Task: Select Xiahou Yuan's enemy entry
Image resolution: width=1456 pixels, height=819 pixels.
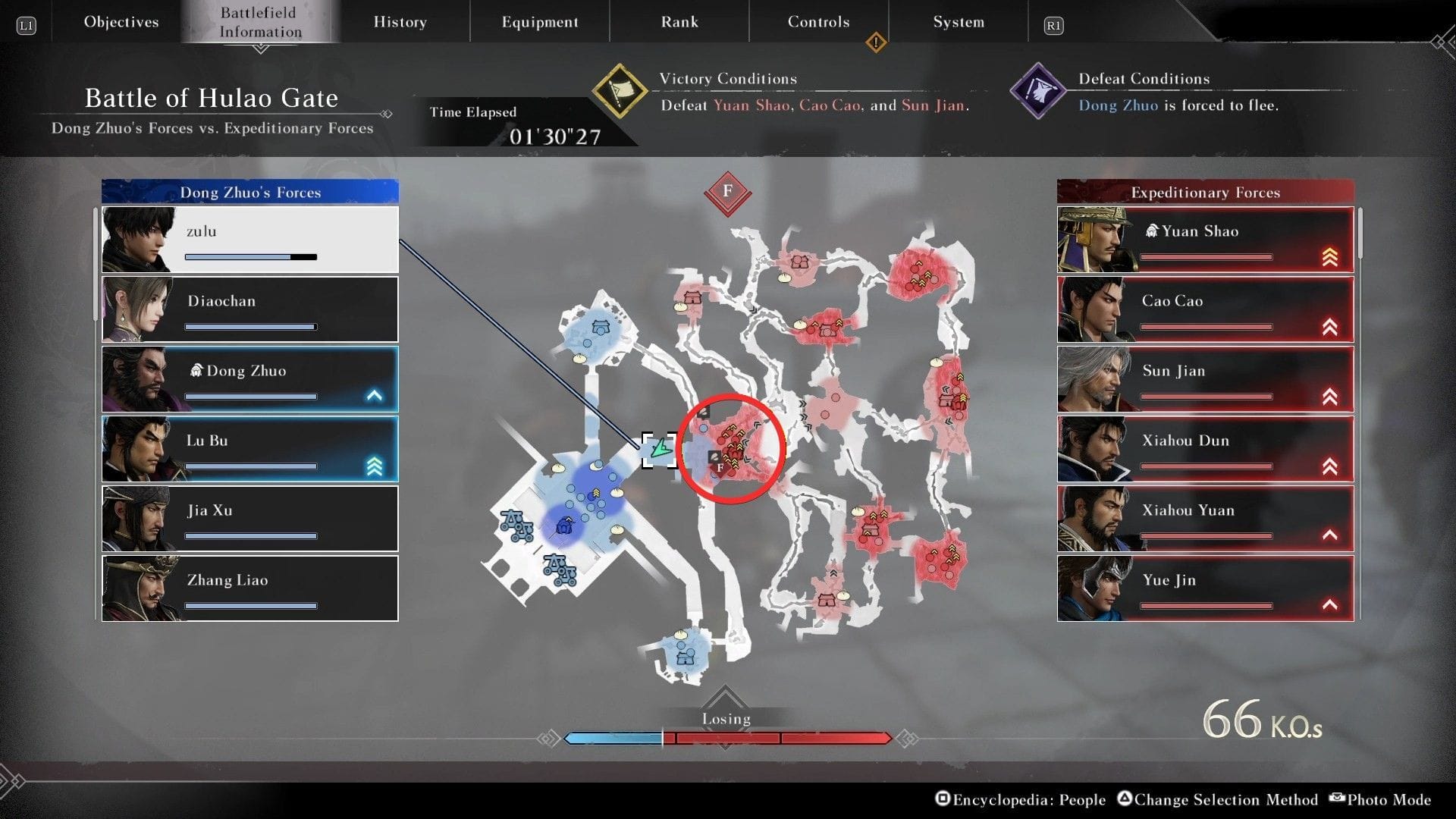Action: coord(1205,519)
